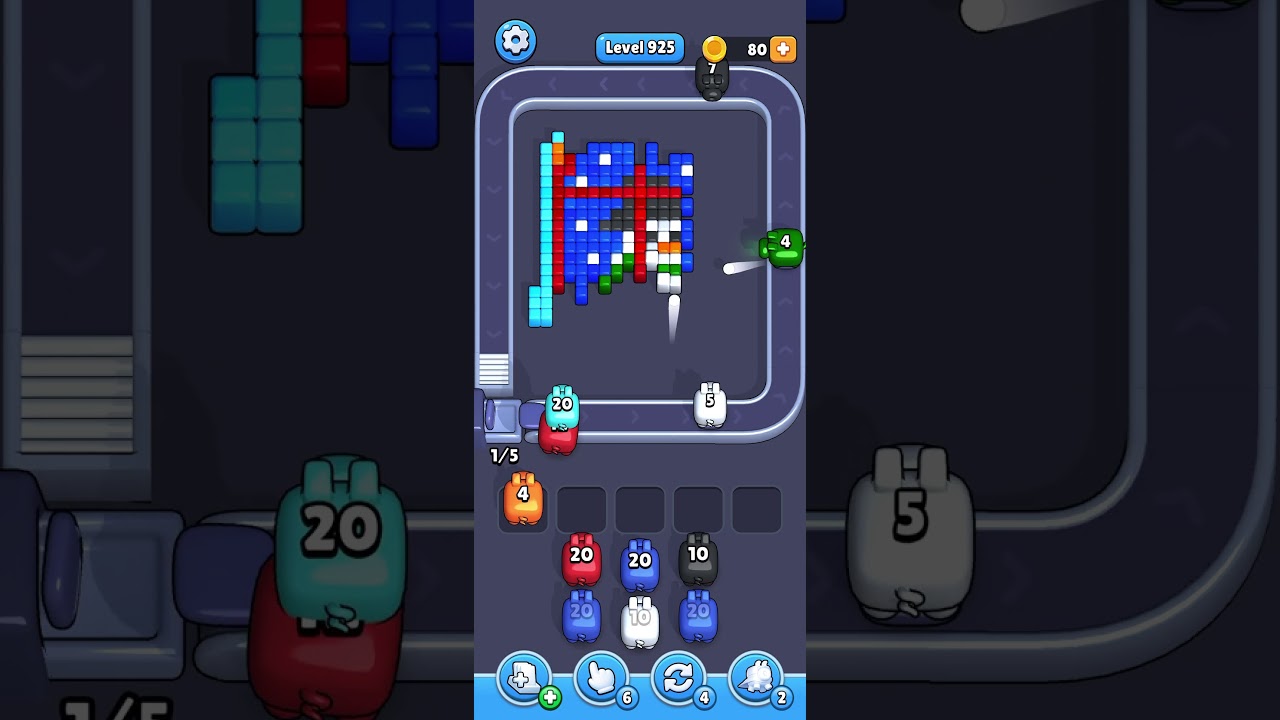This screenshot has width=1280, height=720.
Task: Open the settings gear icon
Action: [x=516, y=41]
